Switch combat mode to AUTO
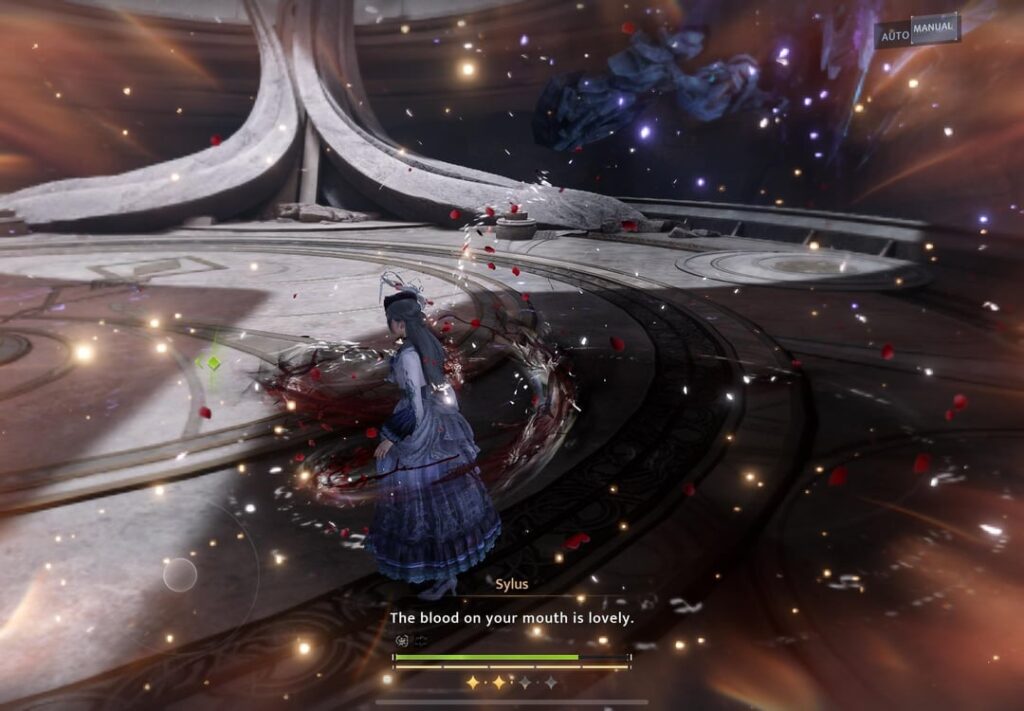The image size is (1024, 711). [893, 35]
